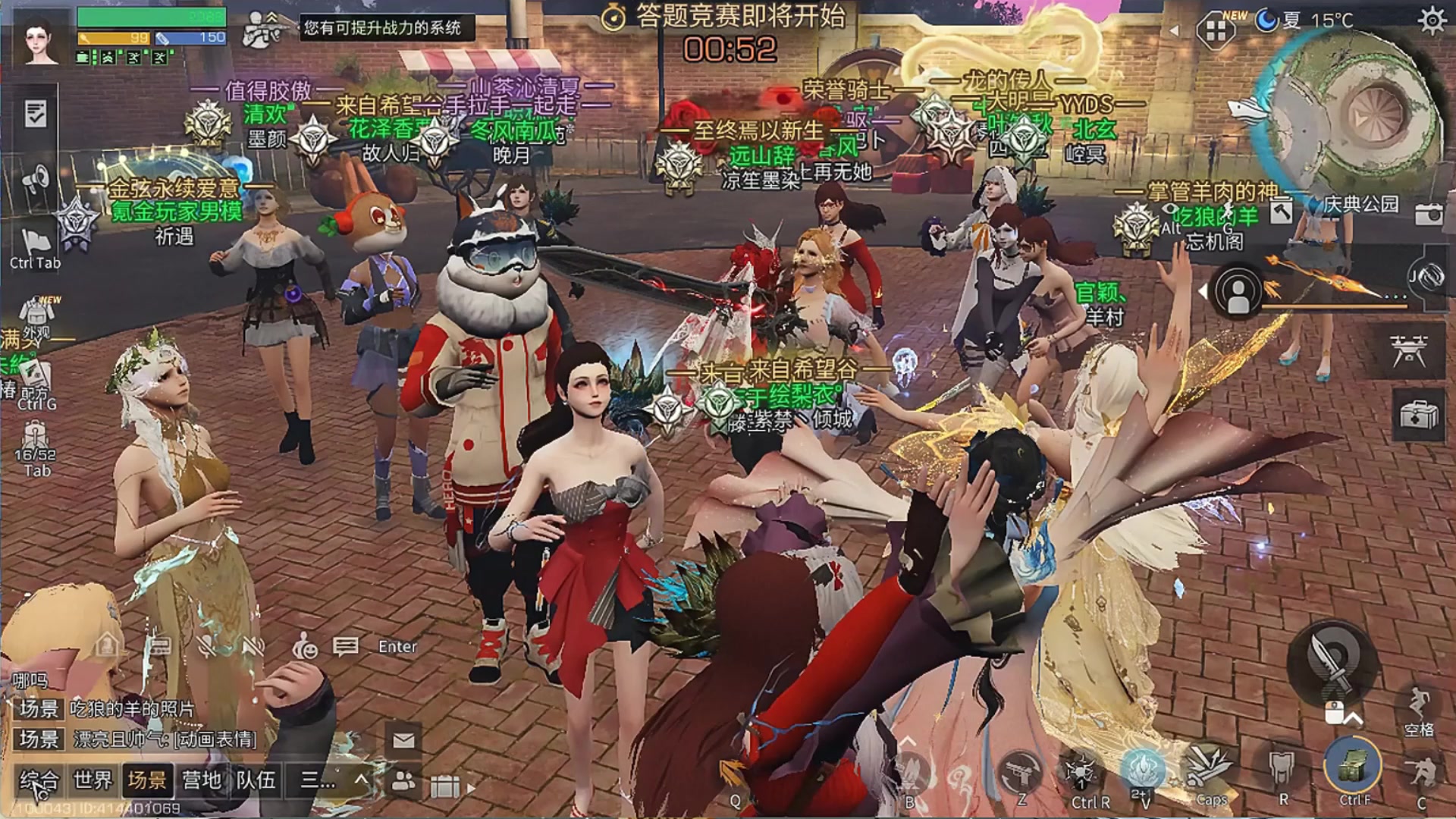
Task: Open the settings gear icon
Action: pos(1431,20)
